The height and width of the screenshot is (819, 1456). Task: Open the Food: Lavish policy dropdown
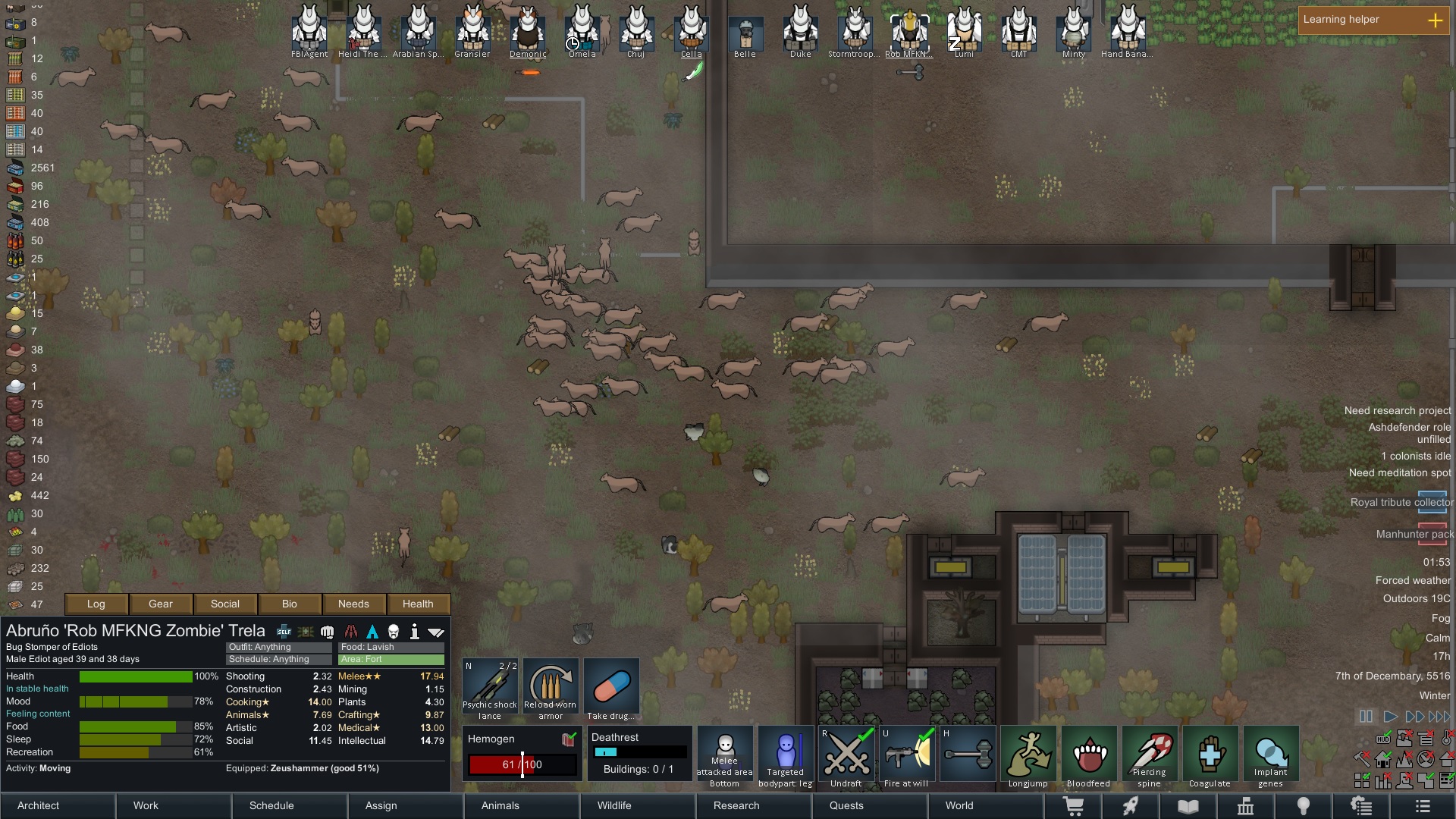(391, 647)
